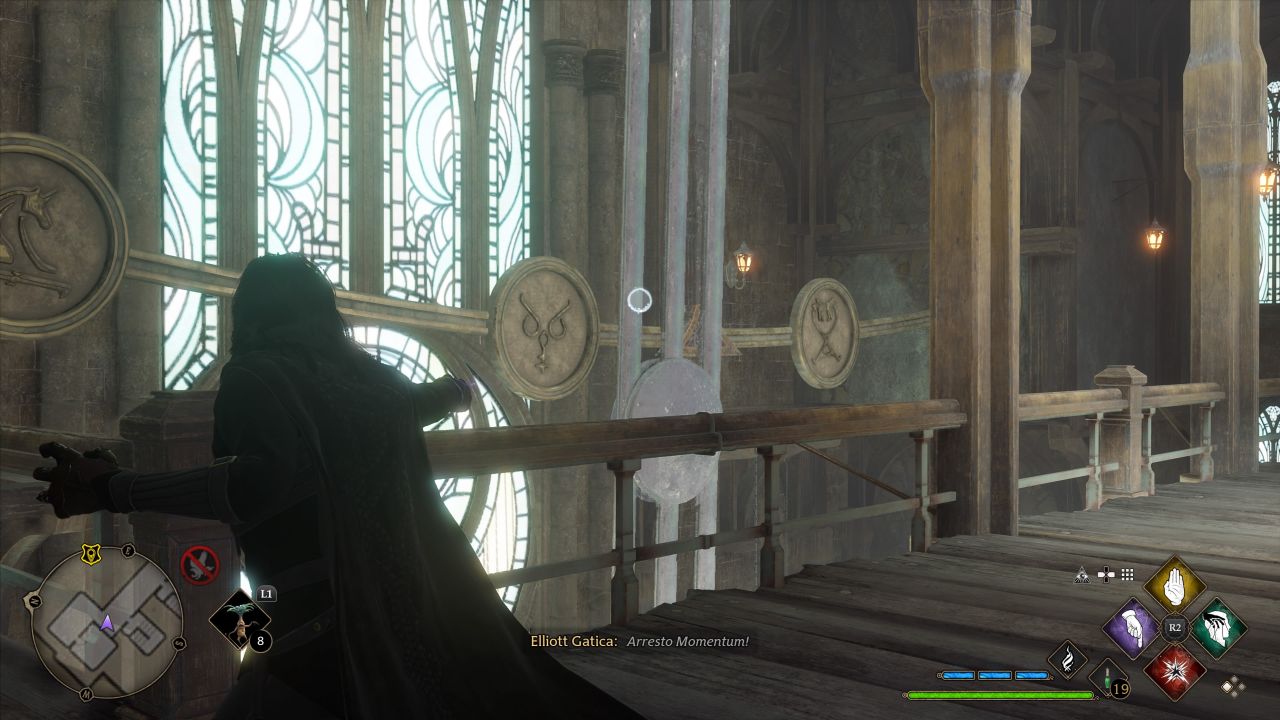Select the red Confringo spell icon
This screenshot has height=720, width=1280.
(1176, 670)
